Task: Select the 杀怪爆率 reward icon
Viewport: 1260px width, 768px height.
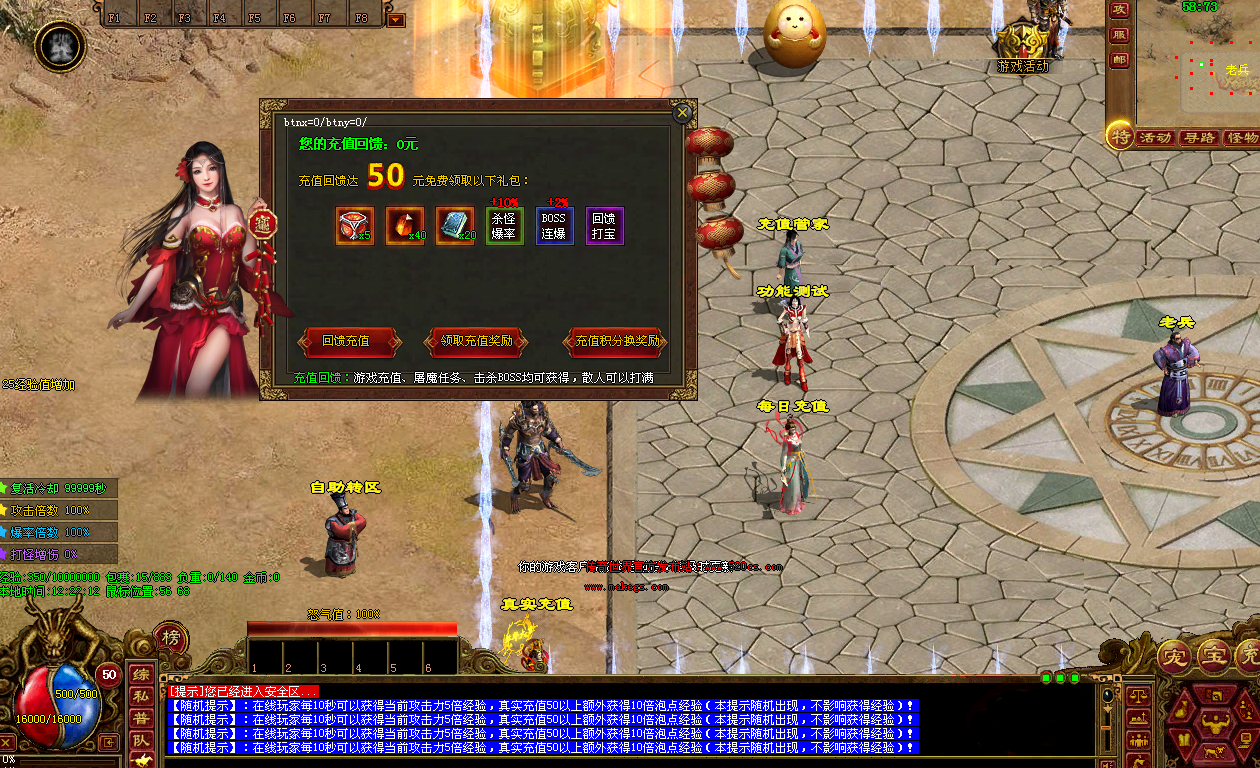Action: (x=505, y=226)
